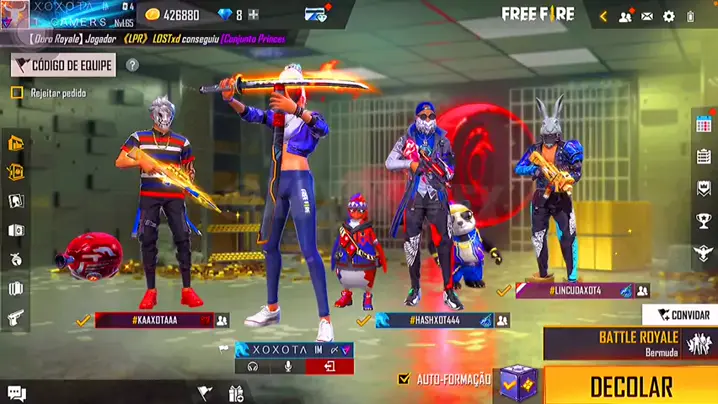Invite players with the CONVIDAR button
The height and width of the screenshot is (404, 718).
pos(680,315)
